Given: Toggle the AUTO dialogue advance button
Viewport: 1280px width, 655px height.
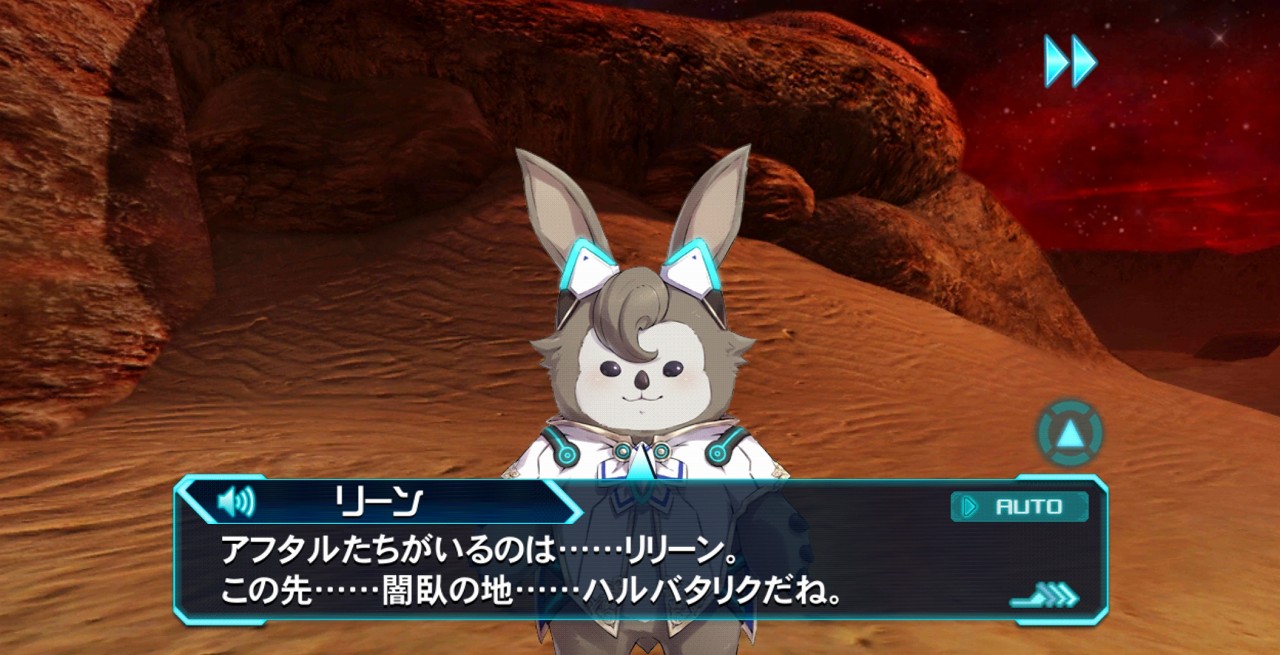Looking at the screenshot, I should tap(1019, 507).
